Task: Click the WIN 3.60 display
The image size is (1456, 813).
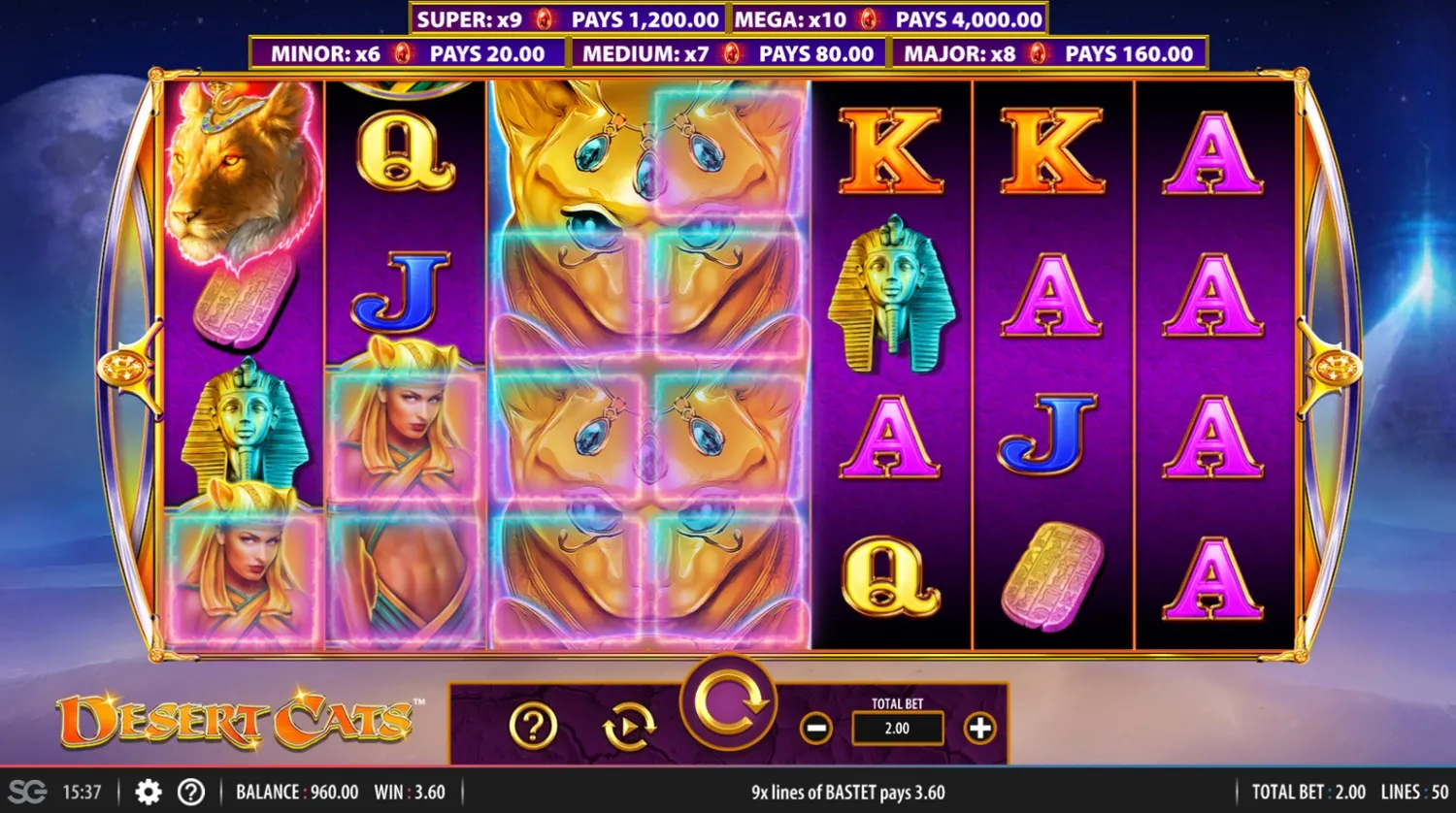Action: [412, 792]
